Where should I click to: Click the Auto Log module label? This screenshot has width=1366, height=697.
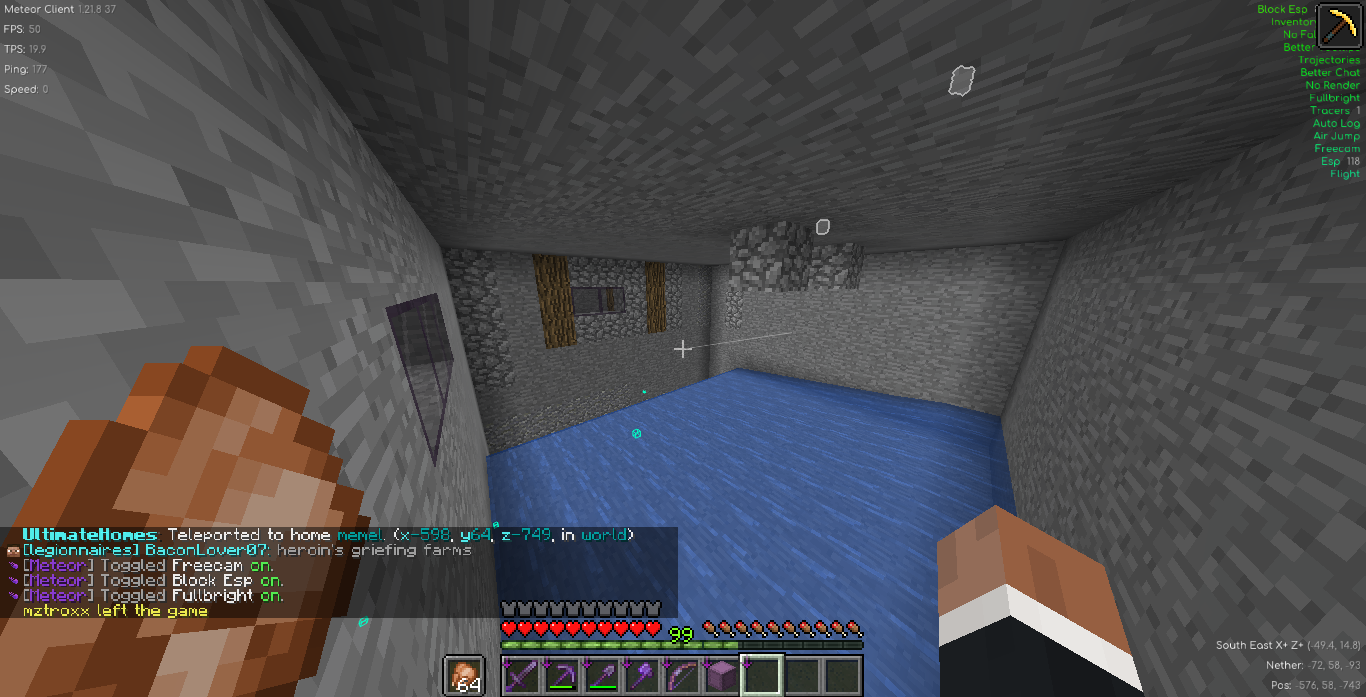[1336, 123]
